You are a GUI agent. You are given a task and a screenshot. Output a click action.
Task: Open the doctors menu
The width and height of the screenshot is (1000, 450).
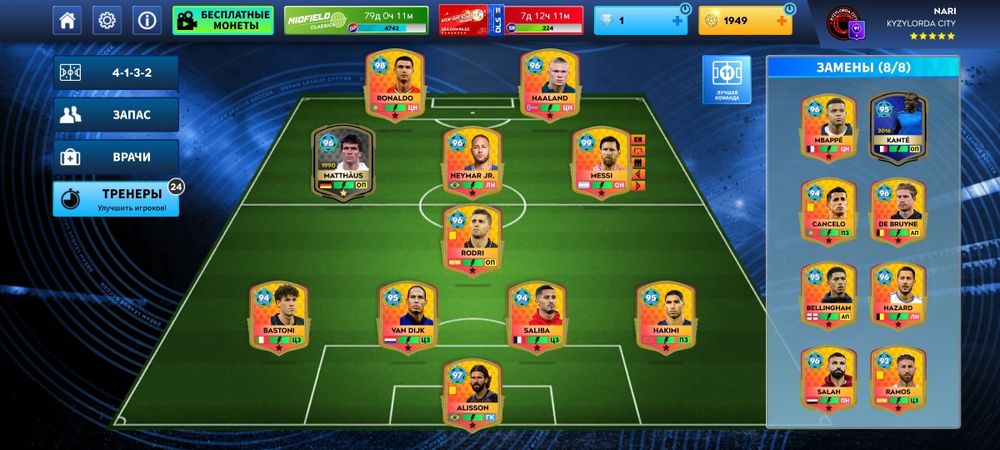(116, 157)
